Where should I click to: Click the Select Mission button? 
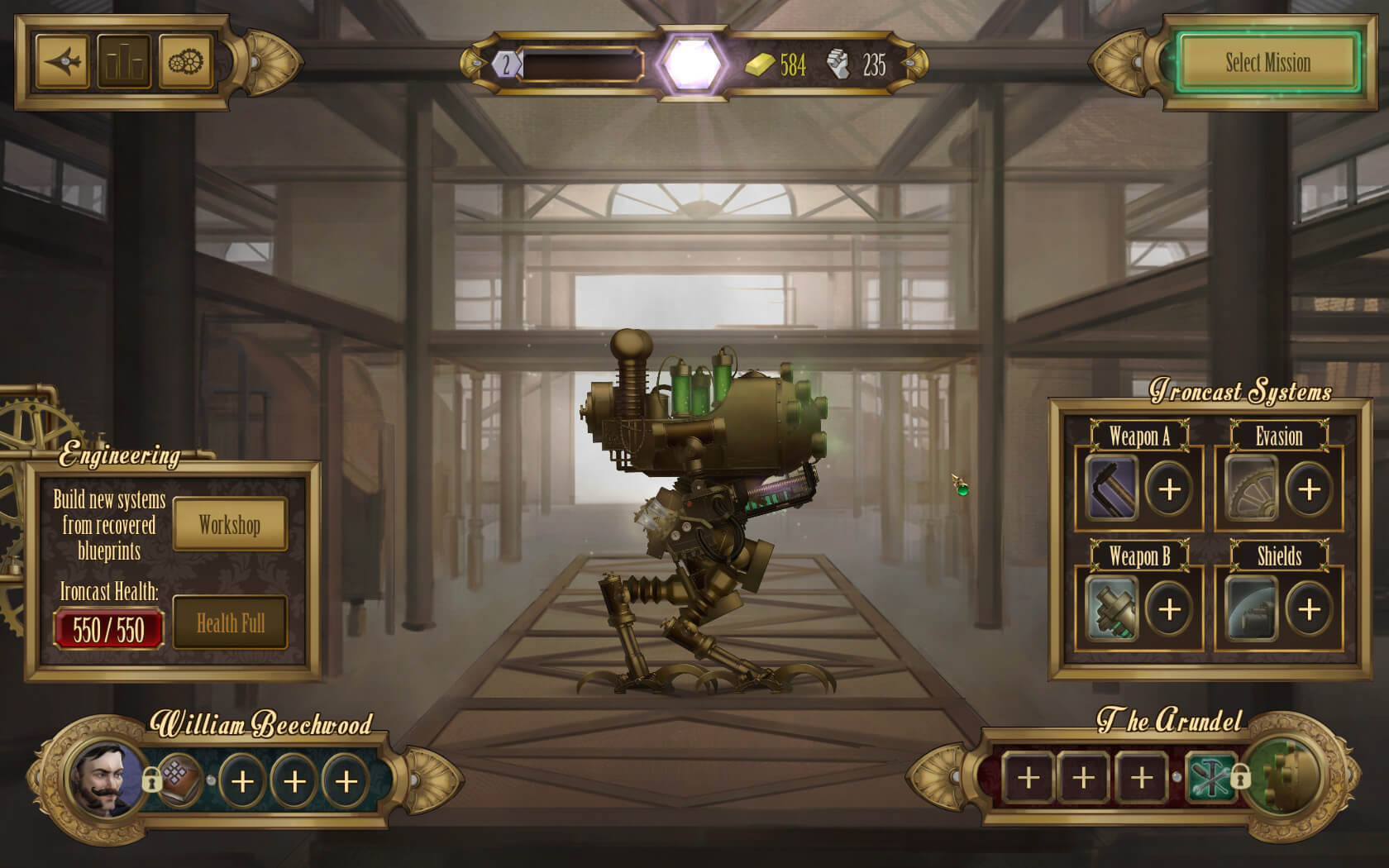(x=1267, y=63)
